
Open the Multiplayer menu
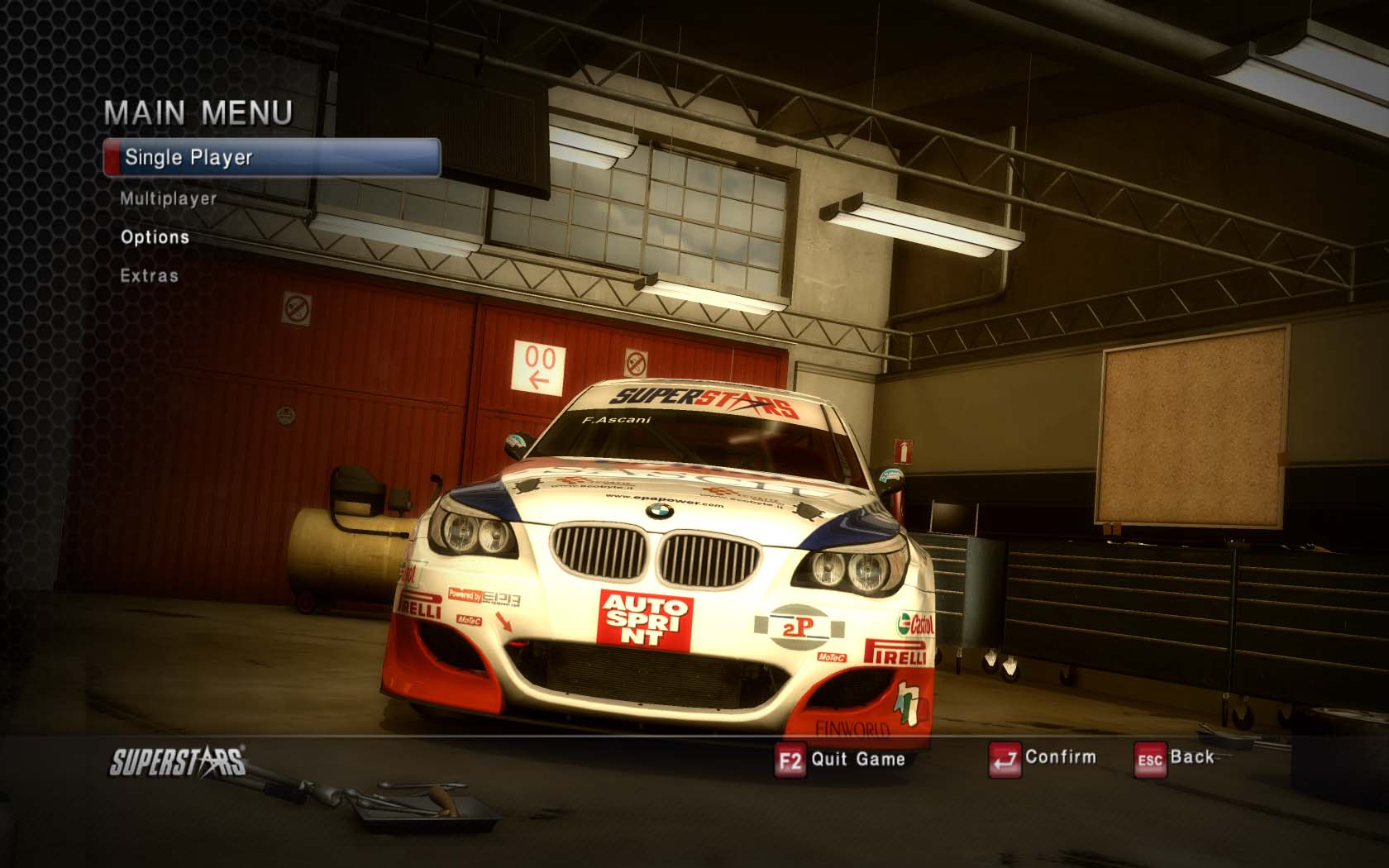168,198
